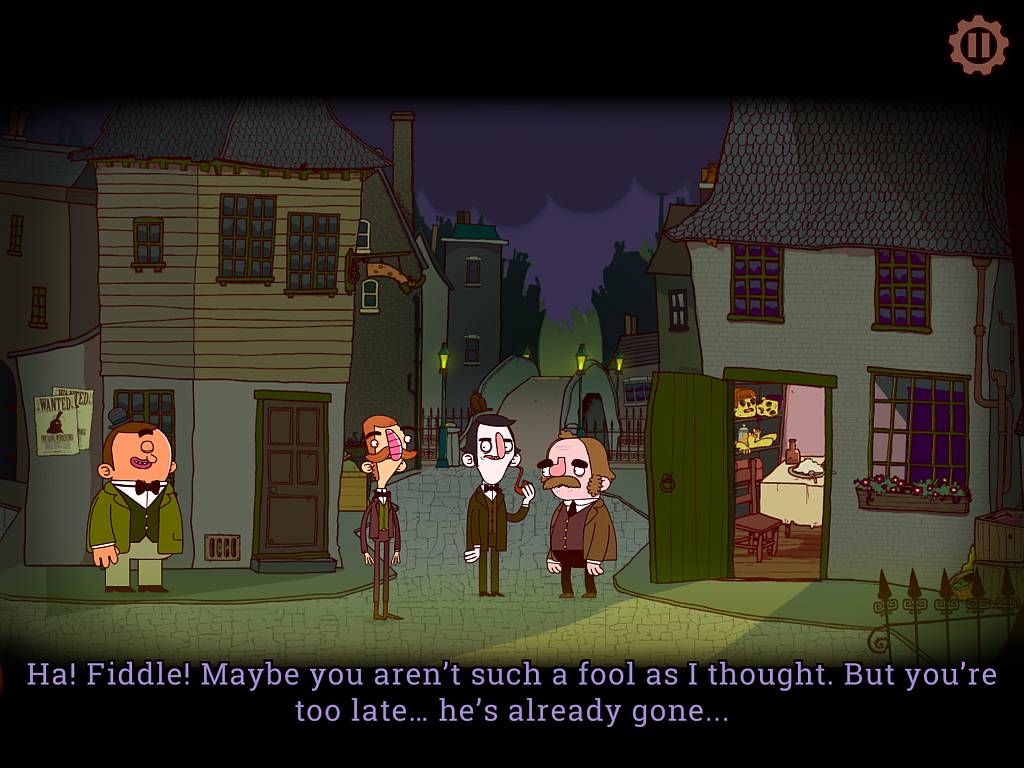Pause the game with the gear button
The height and width of the screenshot is (768, 1024).
(x=978, y=45)
